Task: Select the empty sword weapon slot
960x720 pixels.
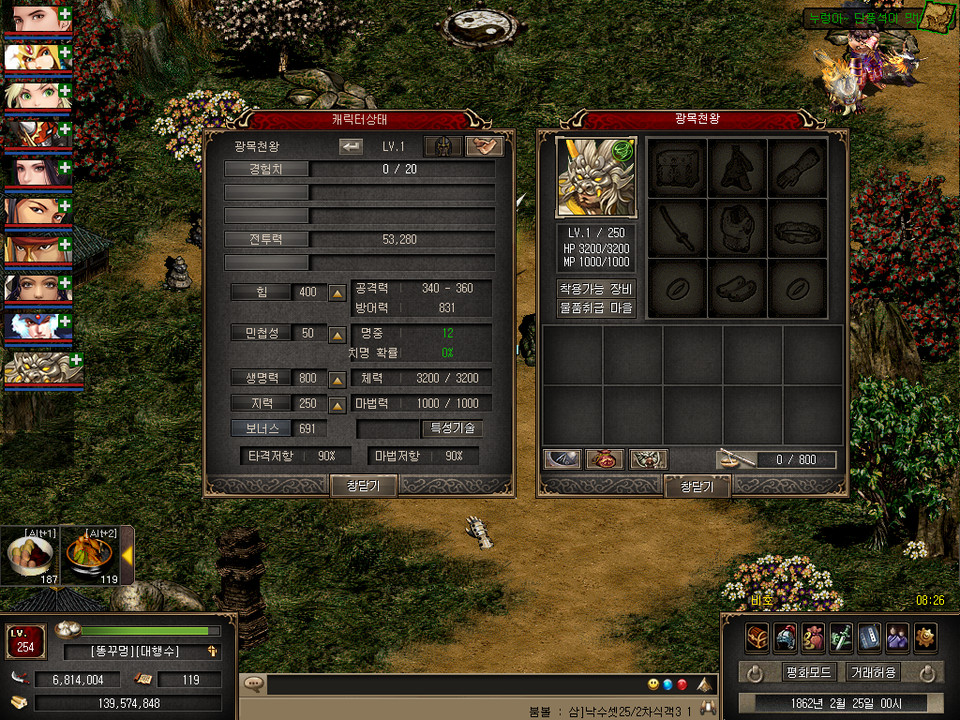Action: pyautogui.click(x=677, y=228)
